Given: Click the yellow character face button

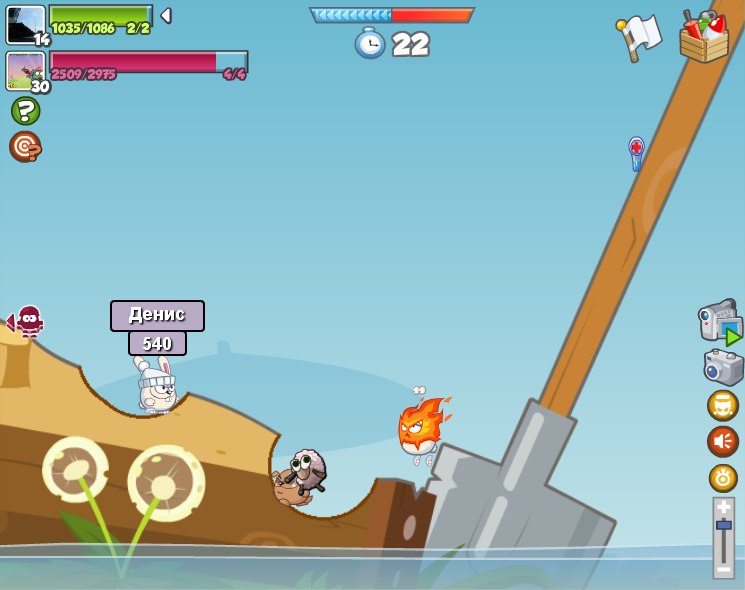Looking at the screenshot, I should (722, 405).
